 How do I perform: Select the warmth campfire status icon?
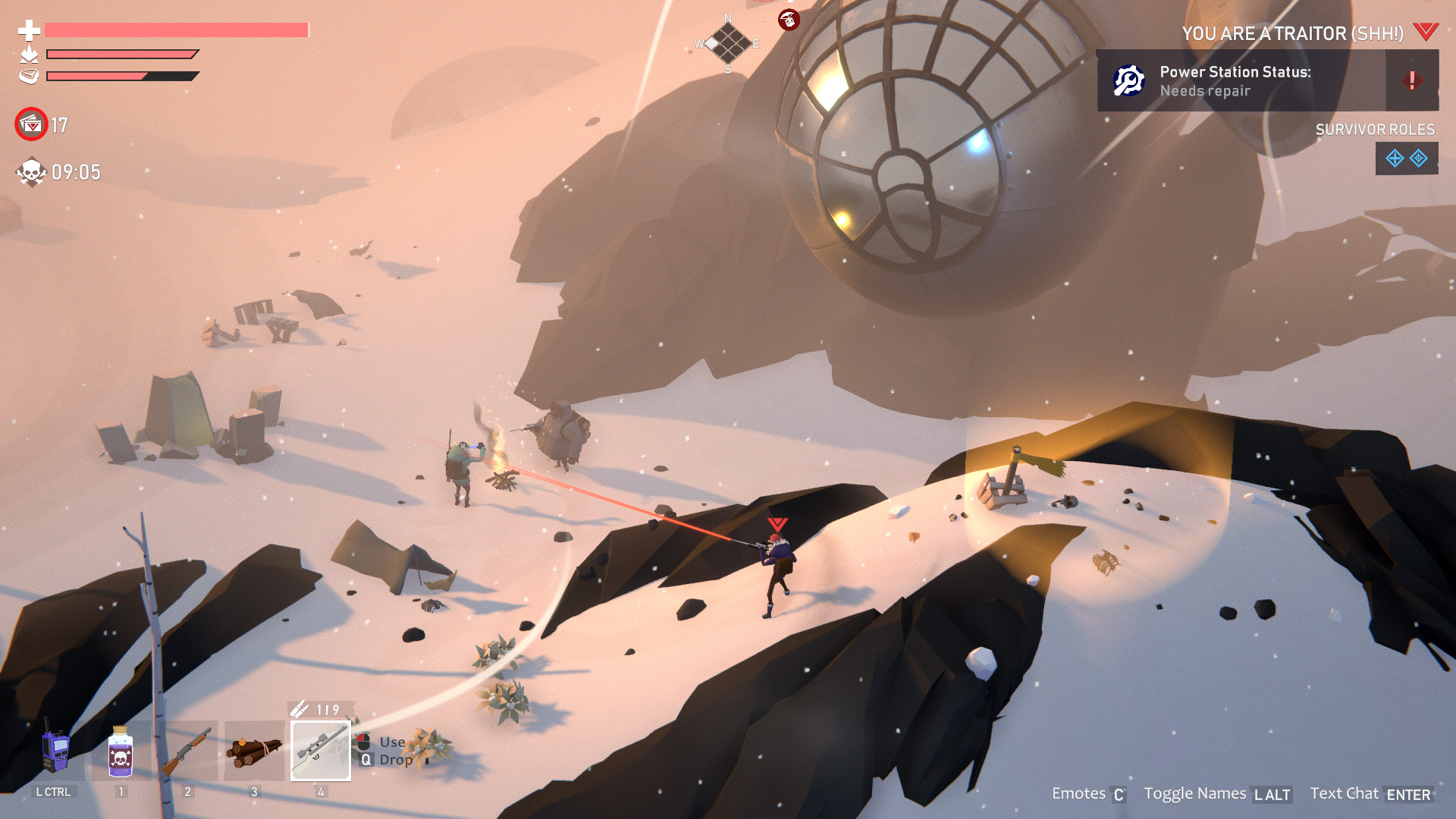tap(27, 55)
